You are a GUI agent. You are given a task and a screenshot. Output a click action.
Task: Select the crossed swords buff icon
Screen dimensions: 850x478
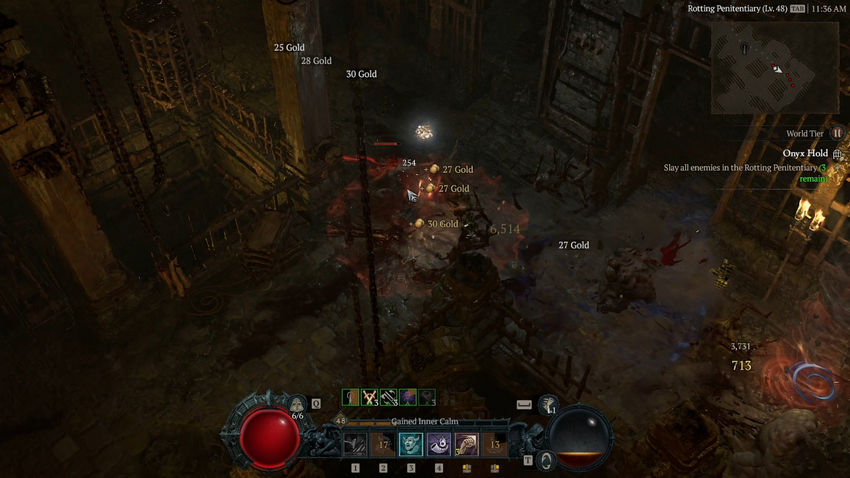[370, 397]
